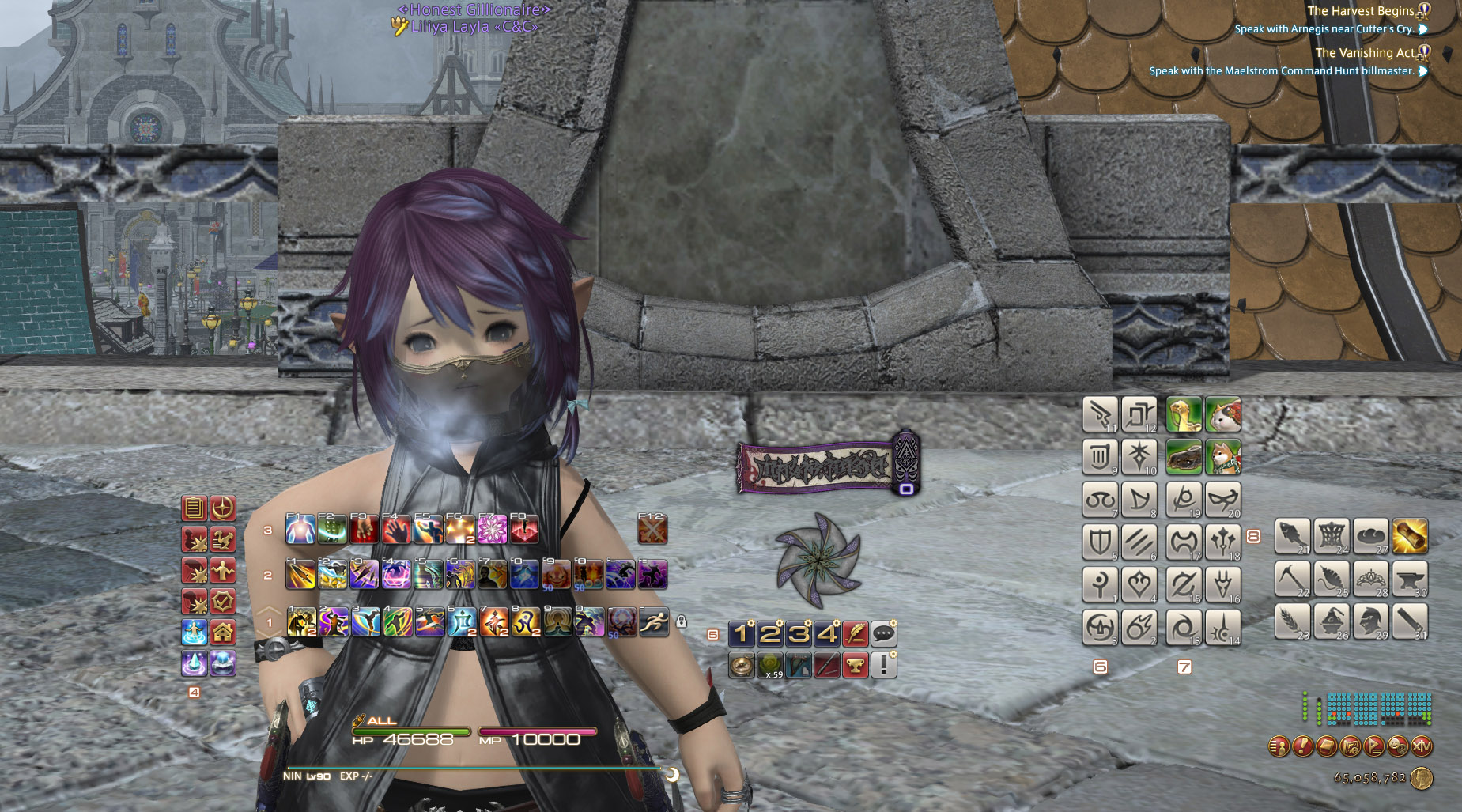Select The Vanishing Act quest tracker entry
1462x812 pixels.
1365,53
